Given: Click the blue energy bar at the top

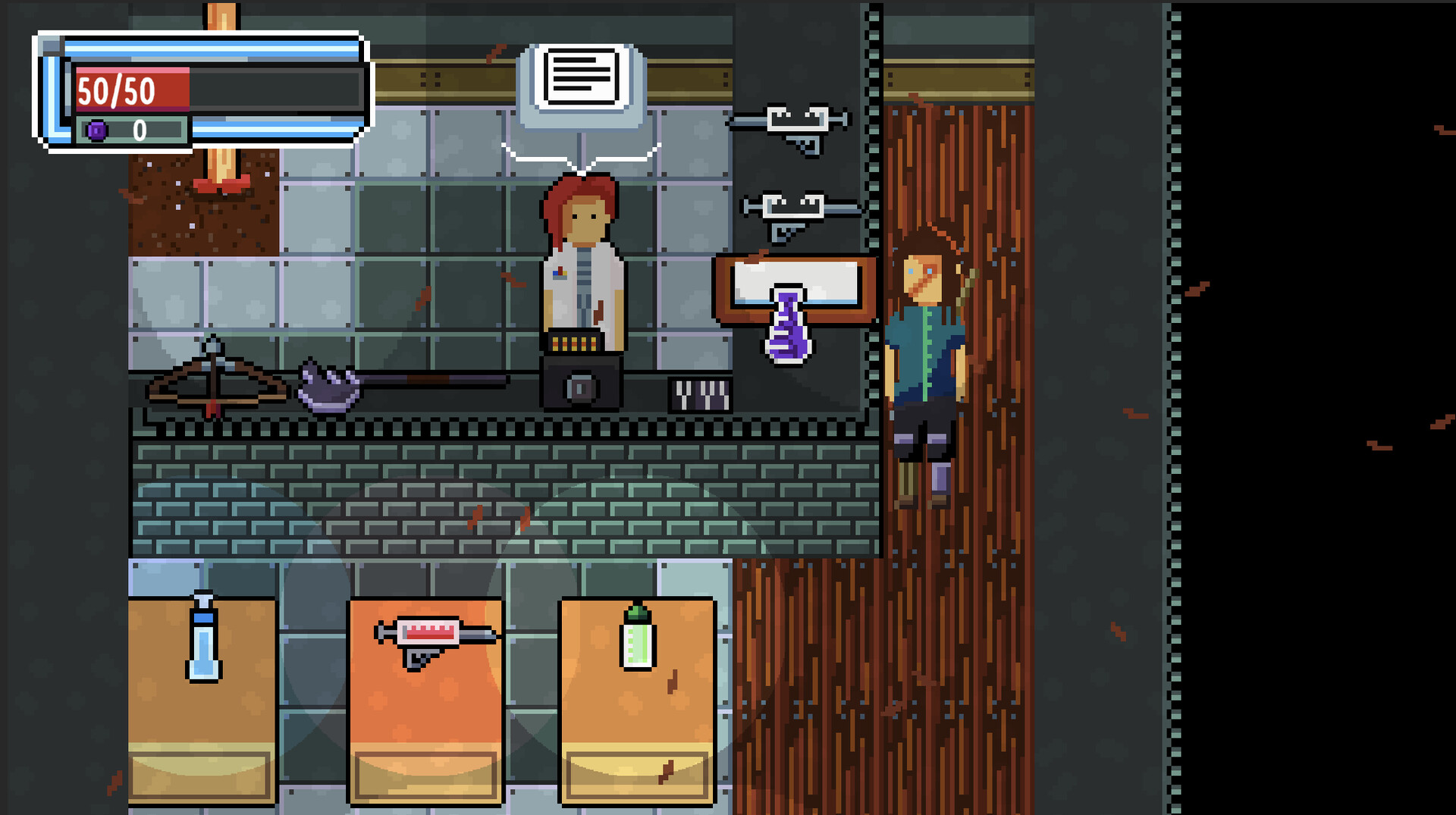Looking at the screenshot, I should pos(212,48).
